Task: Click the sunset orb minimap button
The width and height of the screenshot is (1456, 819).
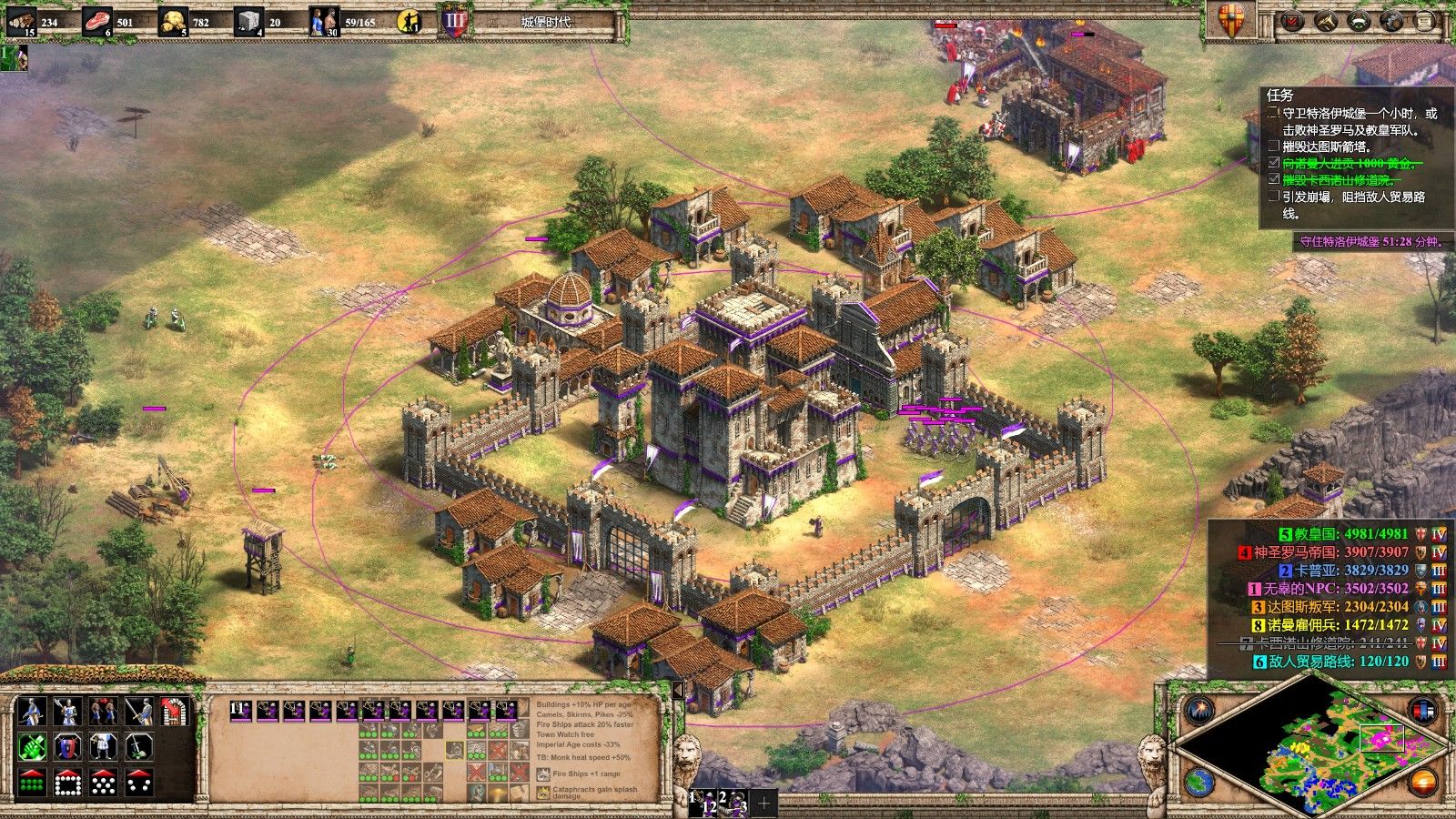Action: point(1421,782)
